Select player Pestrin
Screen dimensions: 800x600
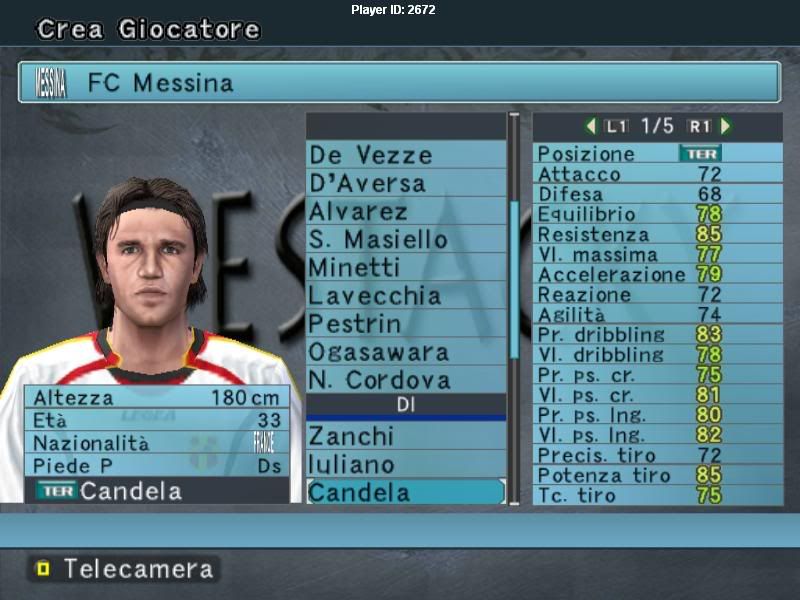coord(405,324)
